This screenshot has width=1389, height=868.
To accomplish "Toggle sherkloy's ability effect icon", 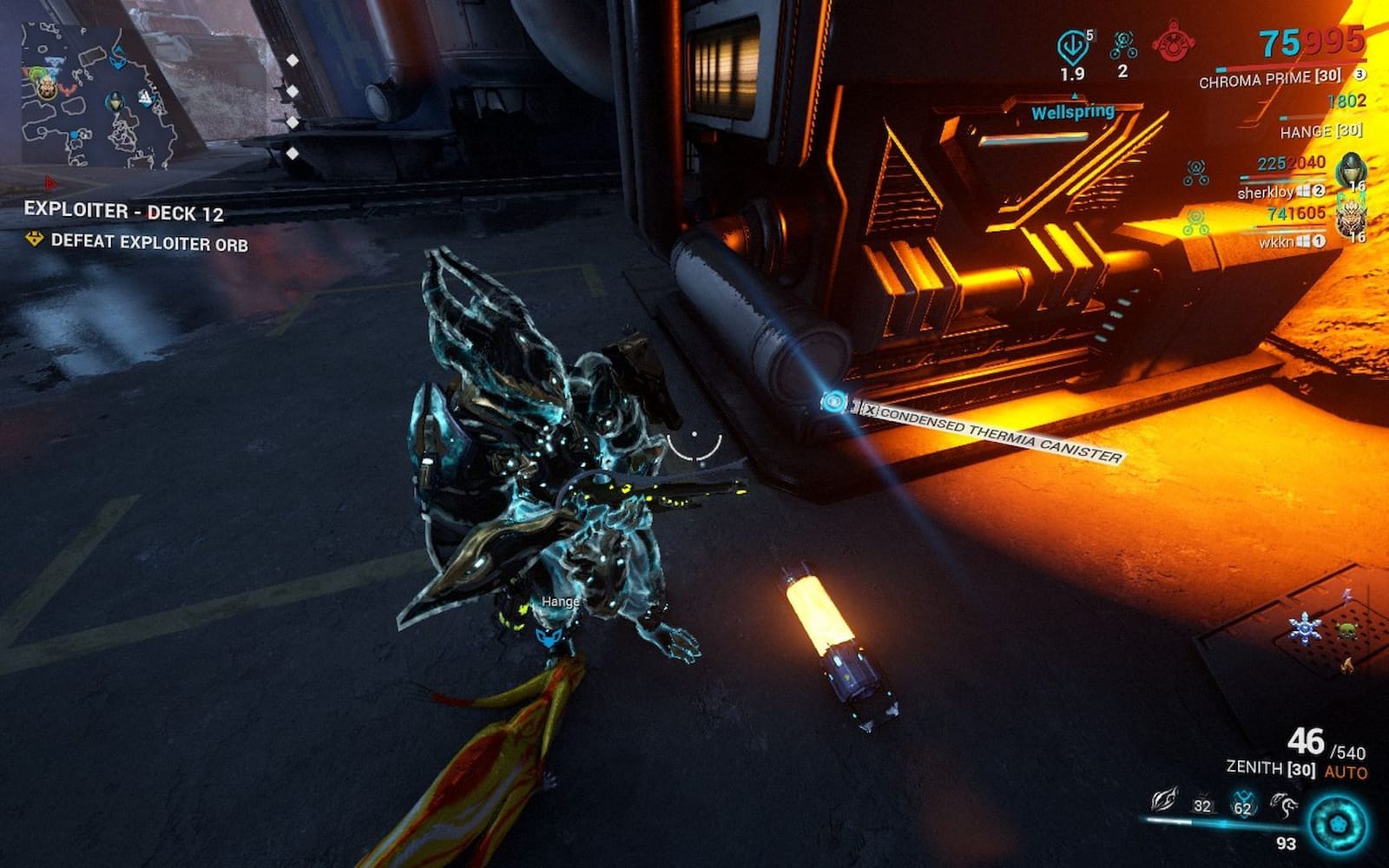I will coord(1195,170).
